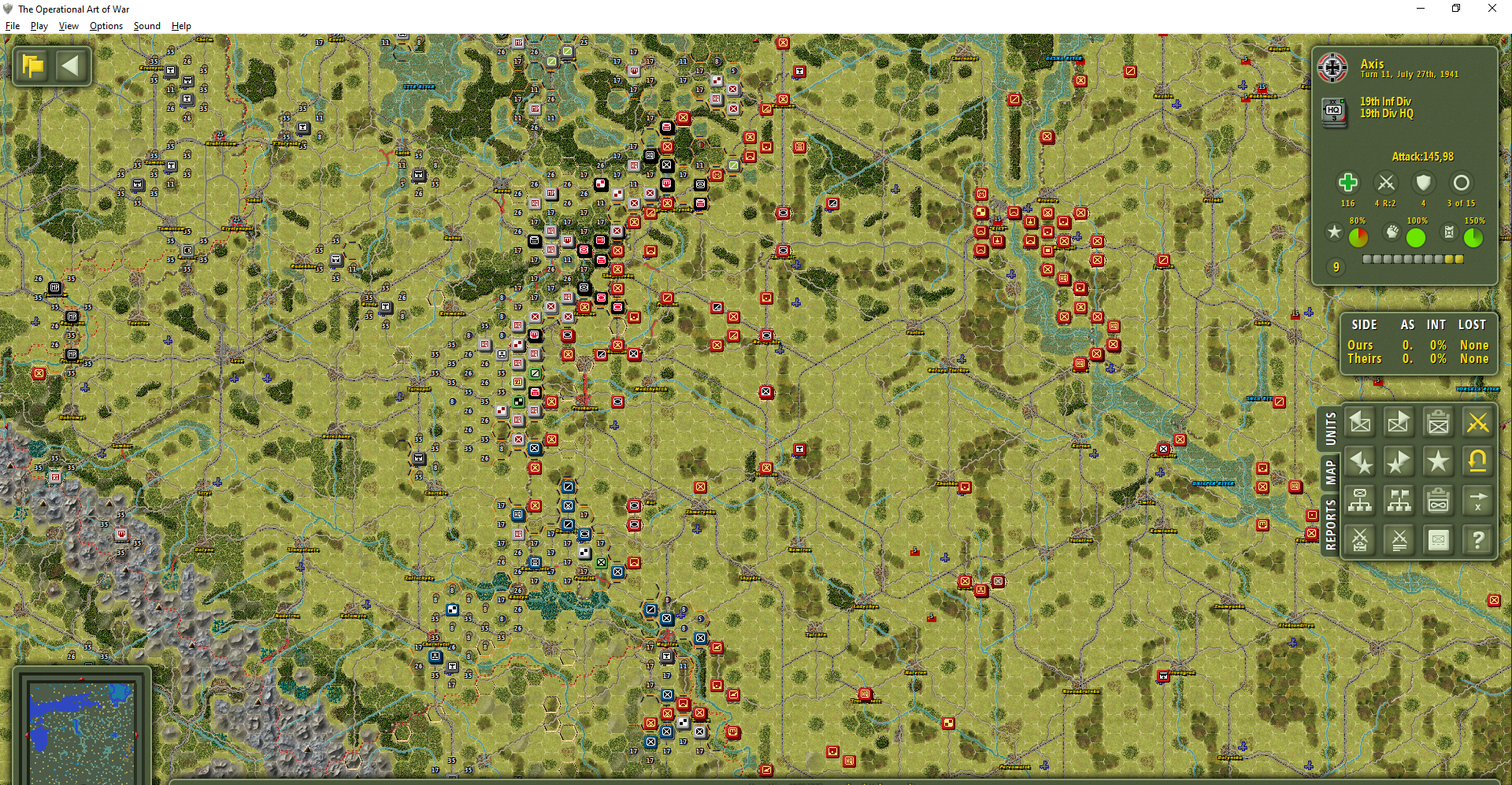1512x785 pixels.
Task: Open the formation organization chart icon
Action: pos(1399,501)
